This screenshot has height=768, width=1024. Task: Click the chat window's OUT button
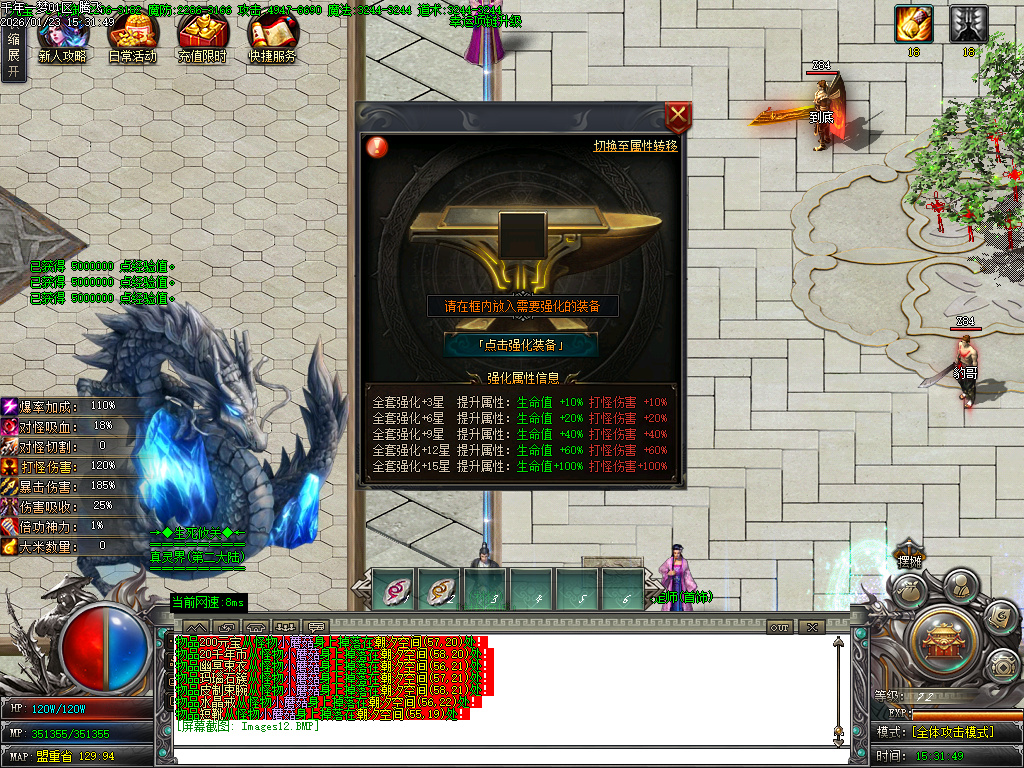[x=780, y=627]
